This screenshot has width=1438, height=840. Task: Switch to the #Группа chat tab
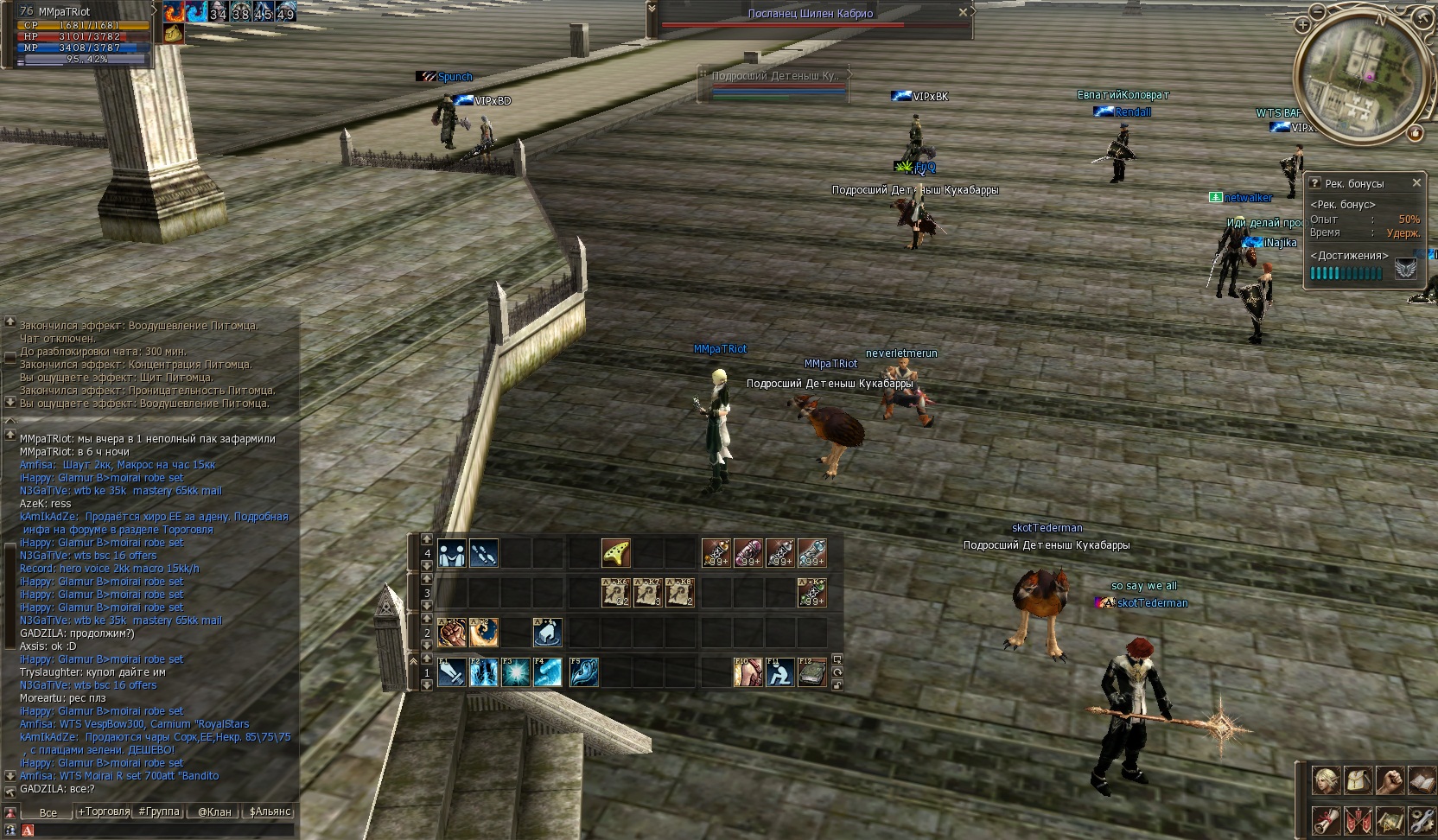[x=159, y=811]
